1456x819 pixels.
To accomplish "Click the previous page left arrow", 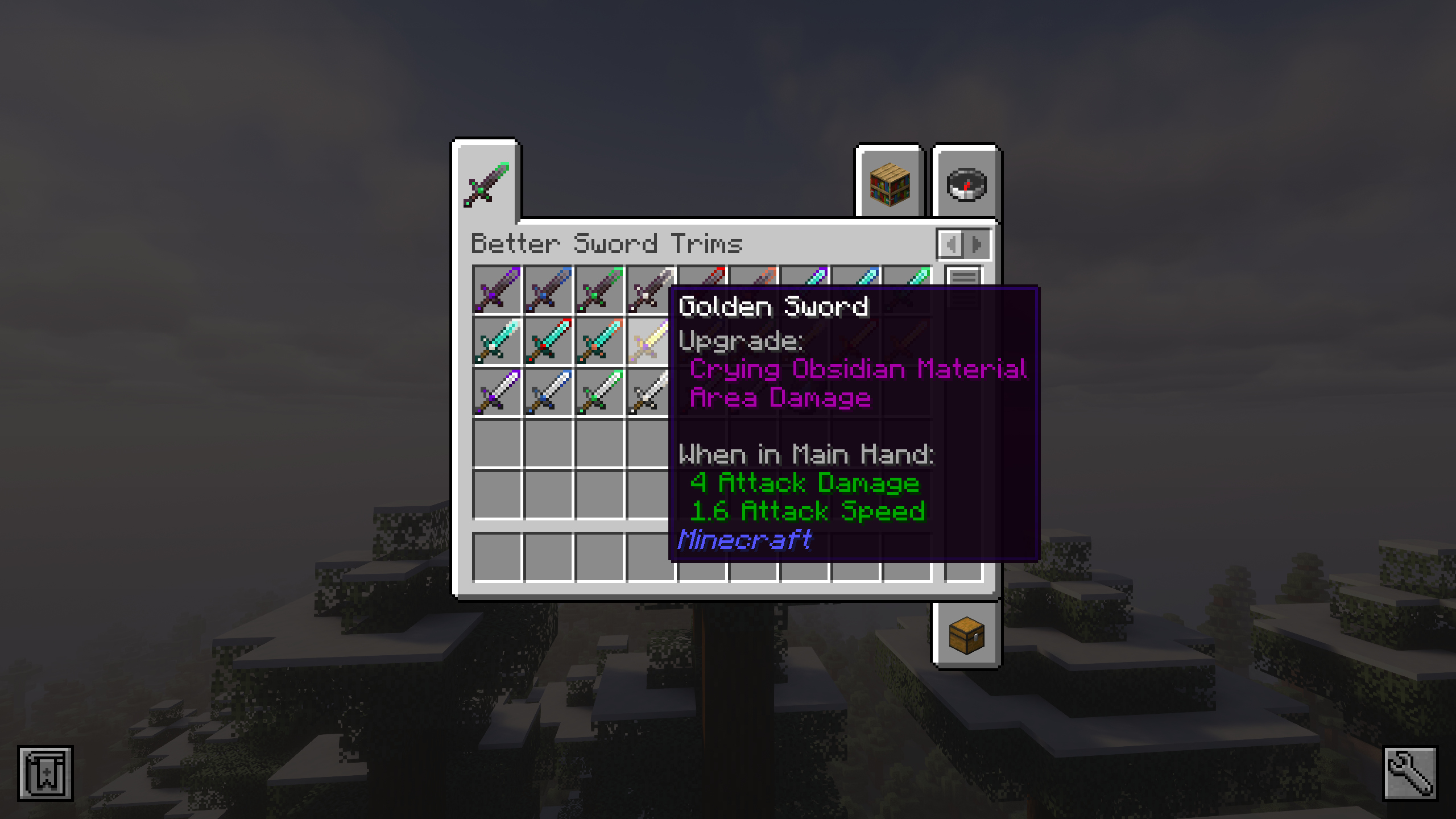I will click(951, 244).
